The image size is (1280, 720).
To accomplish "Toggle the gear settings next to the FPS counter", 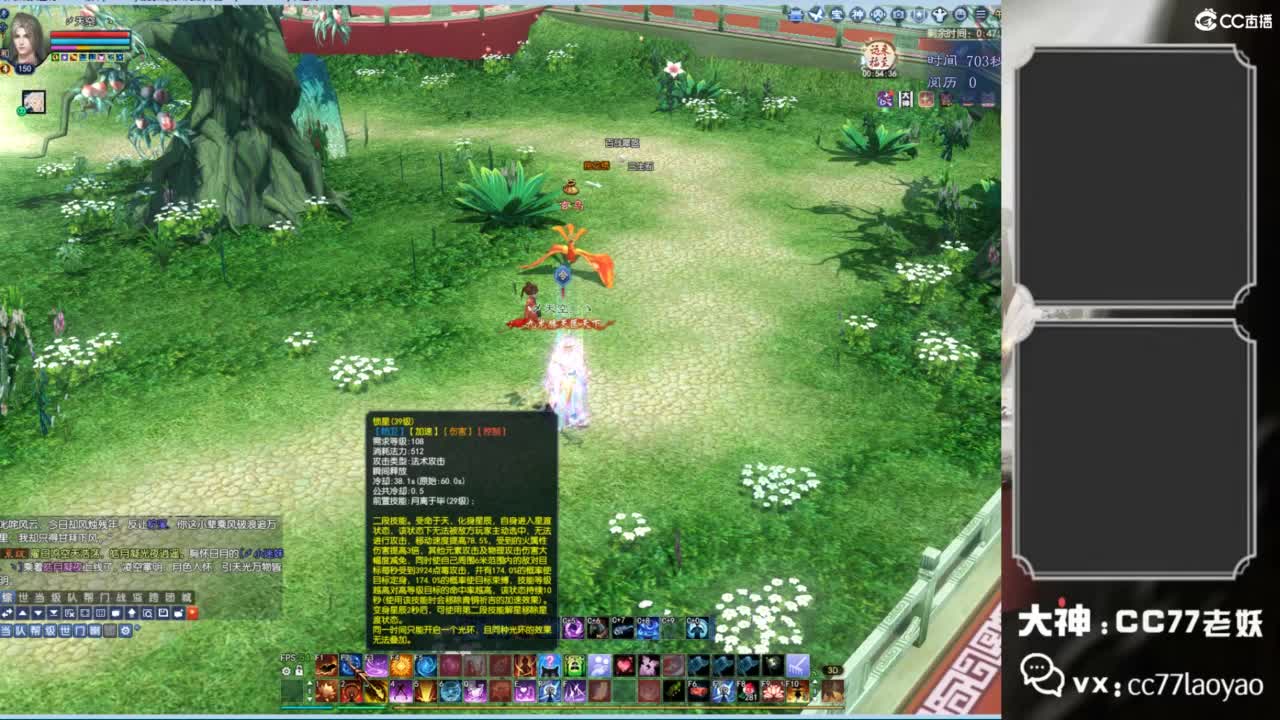I will [x=285, y=670].
